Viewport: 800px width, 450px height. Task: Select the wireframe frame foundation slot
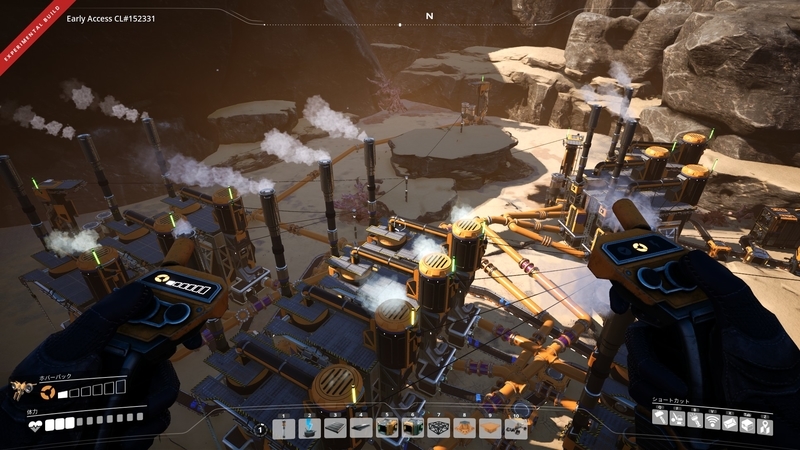click(439, 428)
